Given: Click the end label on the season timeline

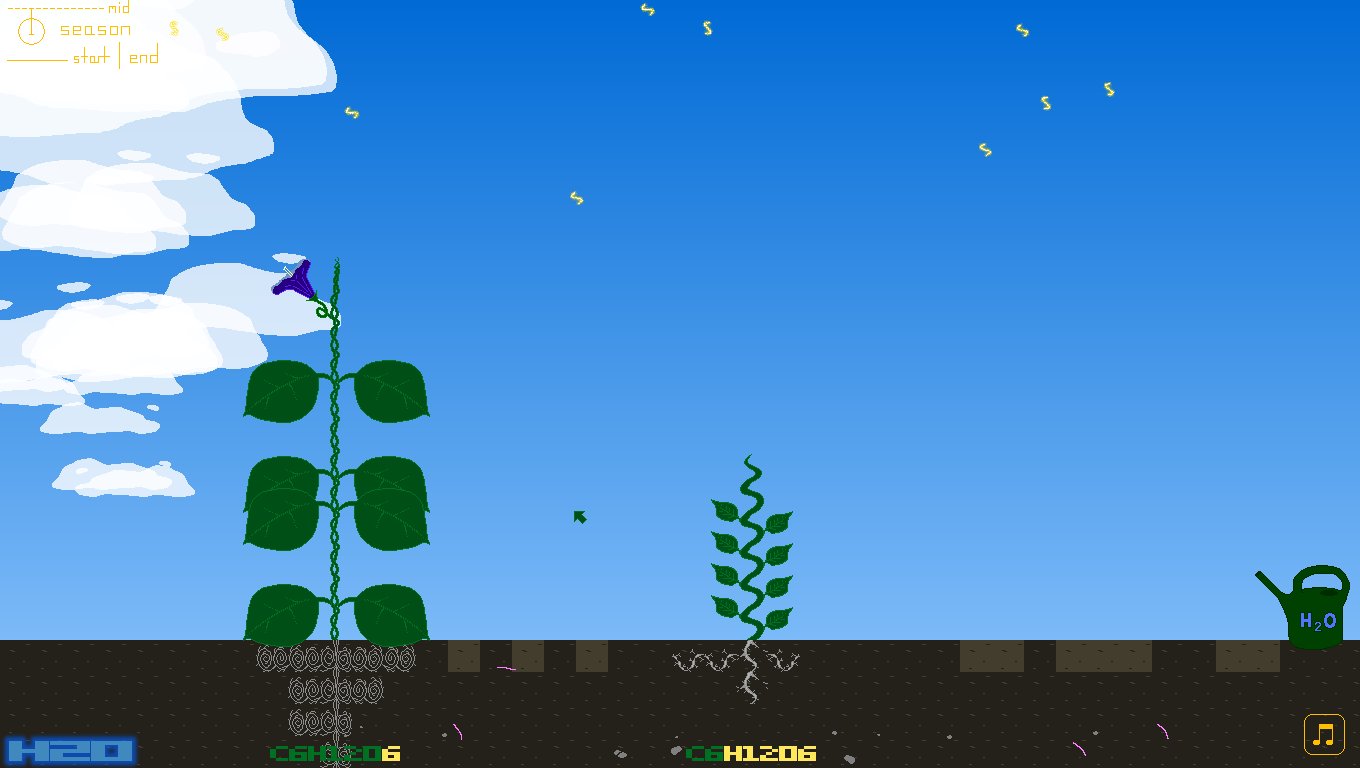Looking at the screenshot, I should tap(143, 57).
